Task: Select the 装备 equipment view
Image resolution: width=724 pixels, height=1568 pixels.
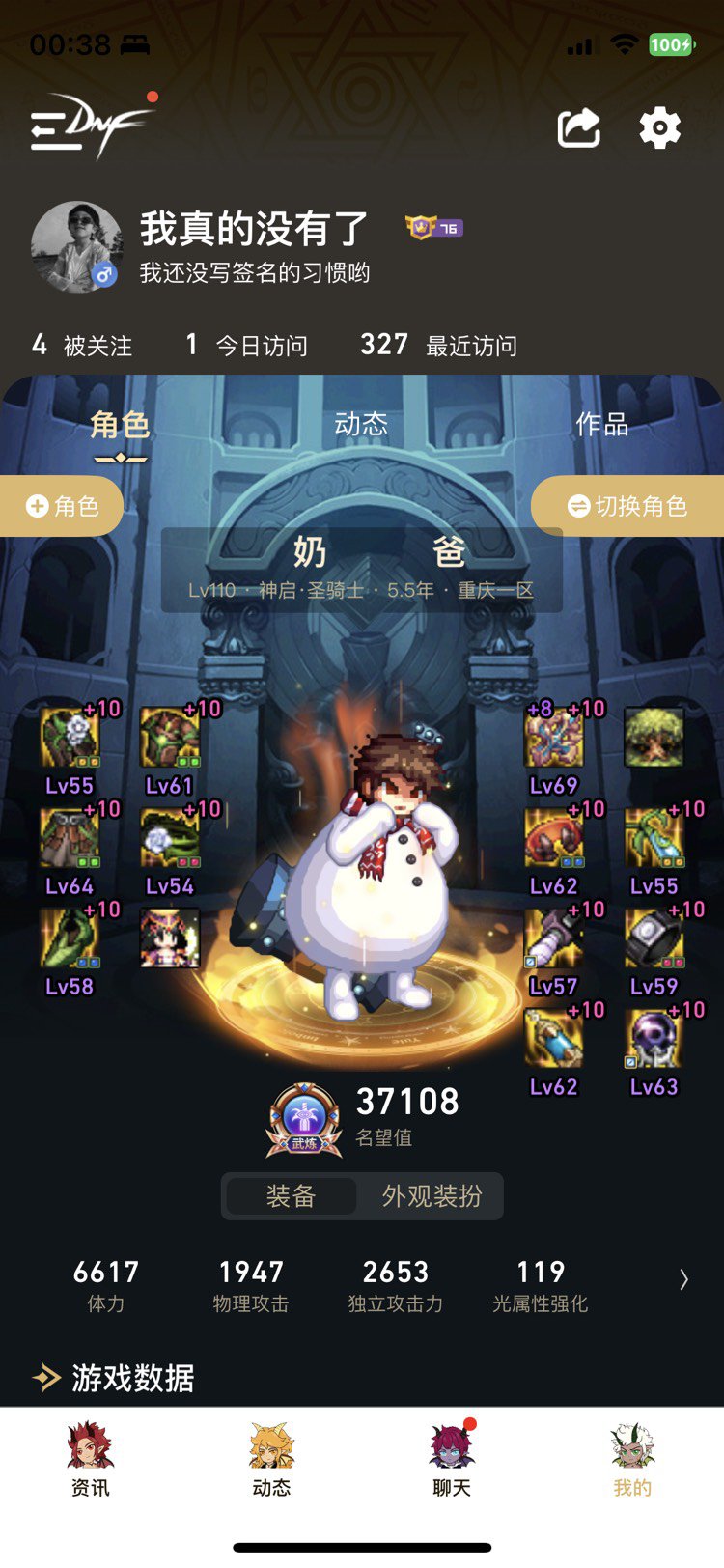Action: pyautogui.click(x=291, y=1196)
